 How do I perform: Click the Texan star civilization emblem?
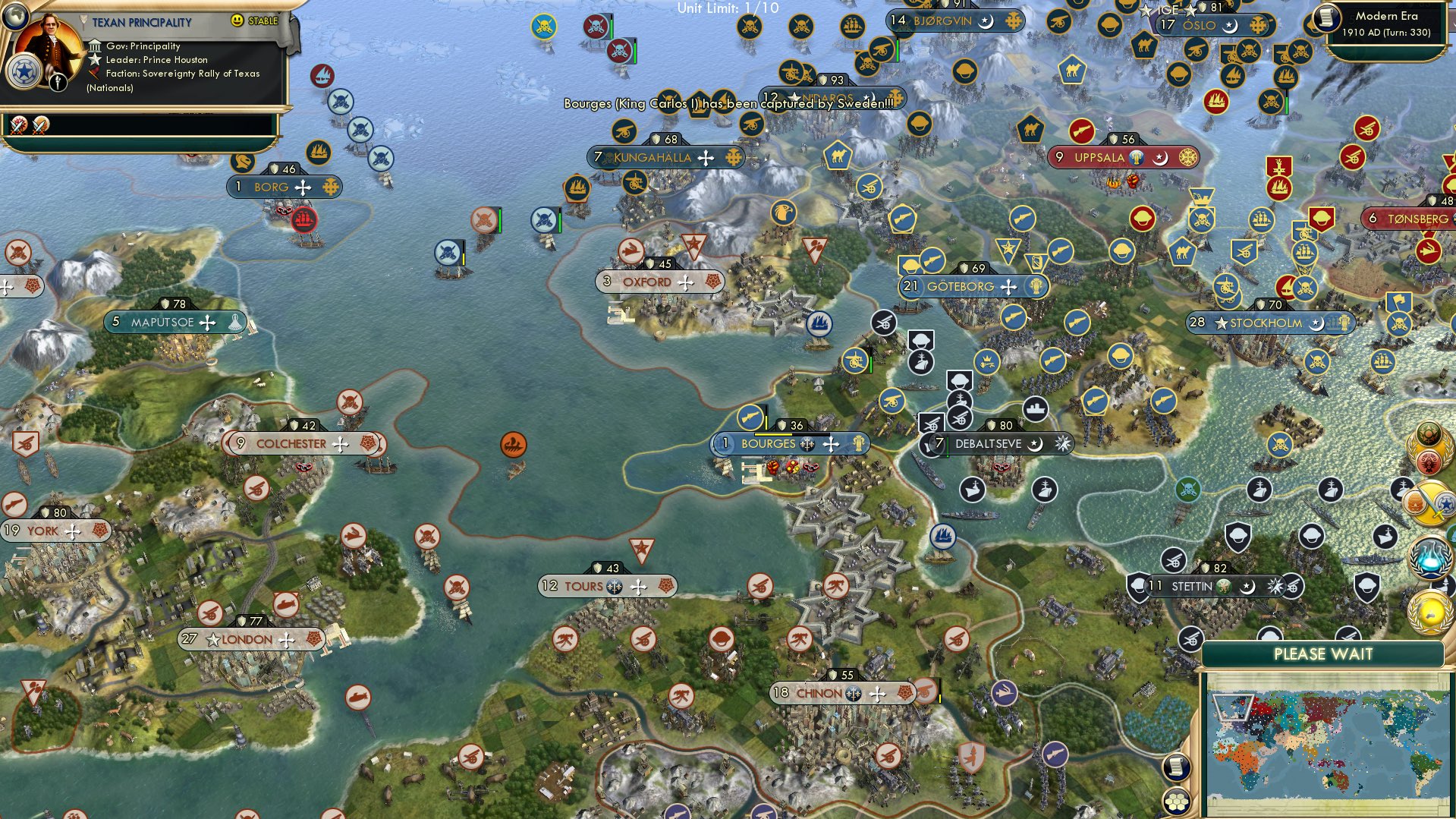(25, 73)
